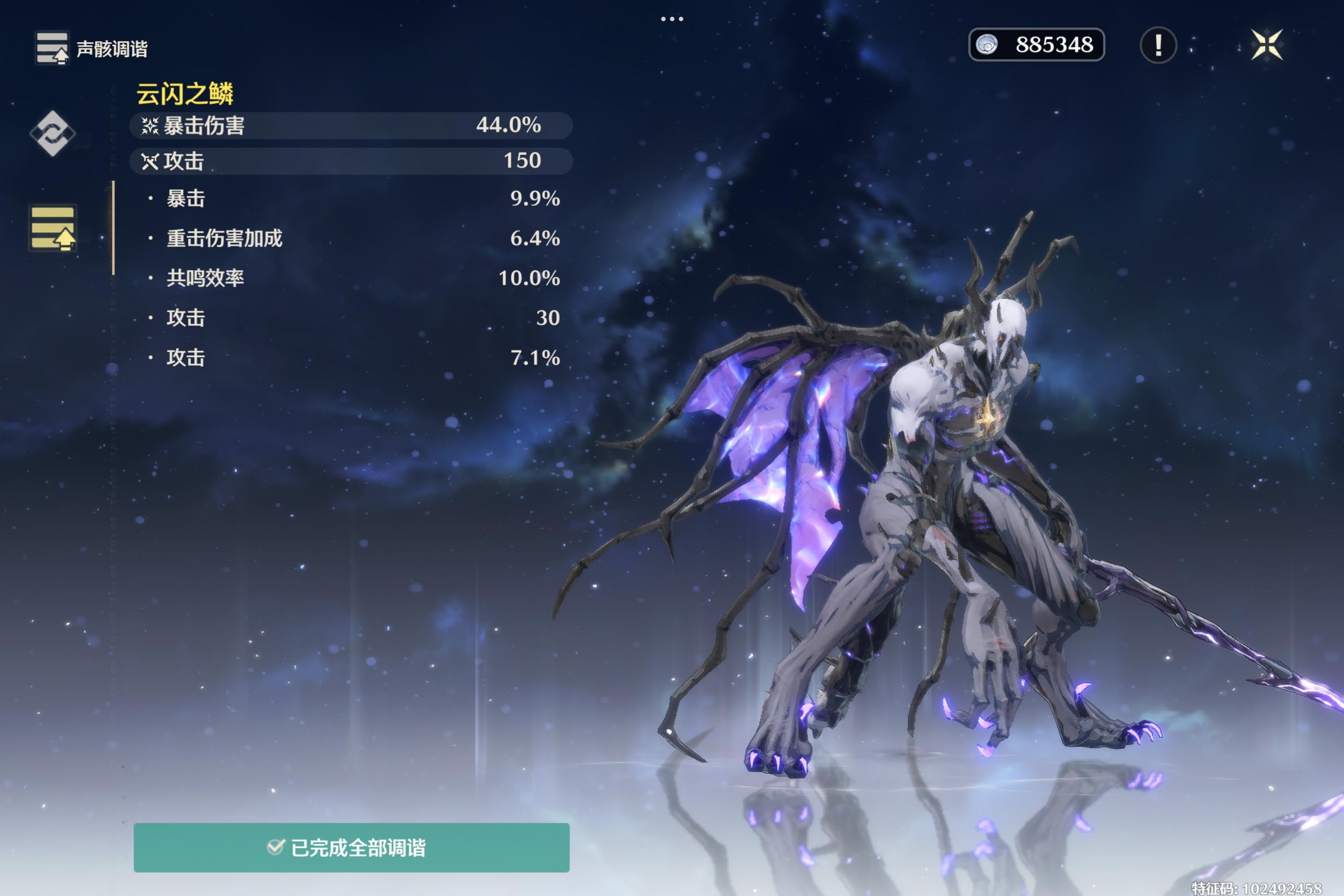Viewport: 1344px width, 896px height.
Task: Click the shell credit currency counter
Action: pos(1036,45)
